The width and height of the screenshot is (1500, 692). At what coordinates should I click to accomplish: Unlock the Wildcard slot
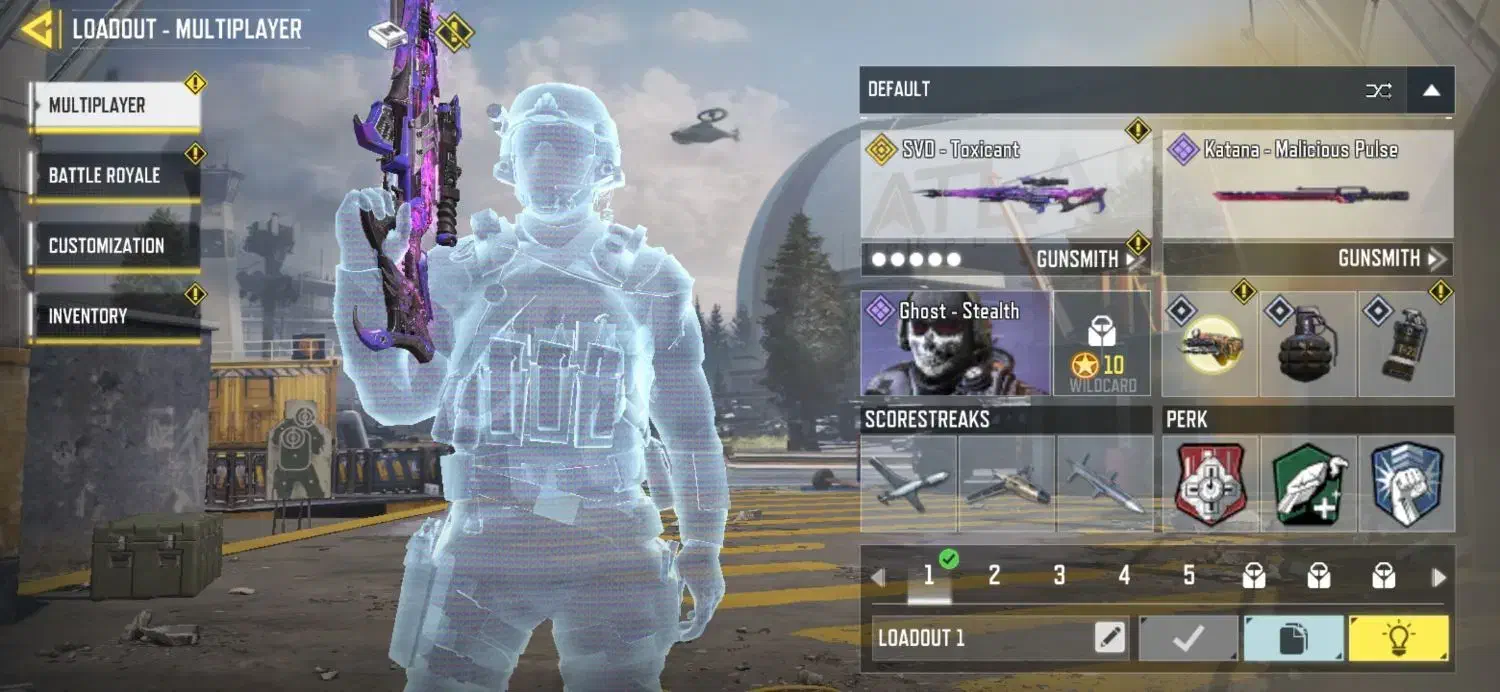[1102, 343]
